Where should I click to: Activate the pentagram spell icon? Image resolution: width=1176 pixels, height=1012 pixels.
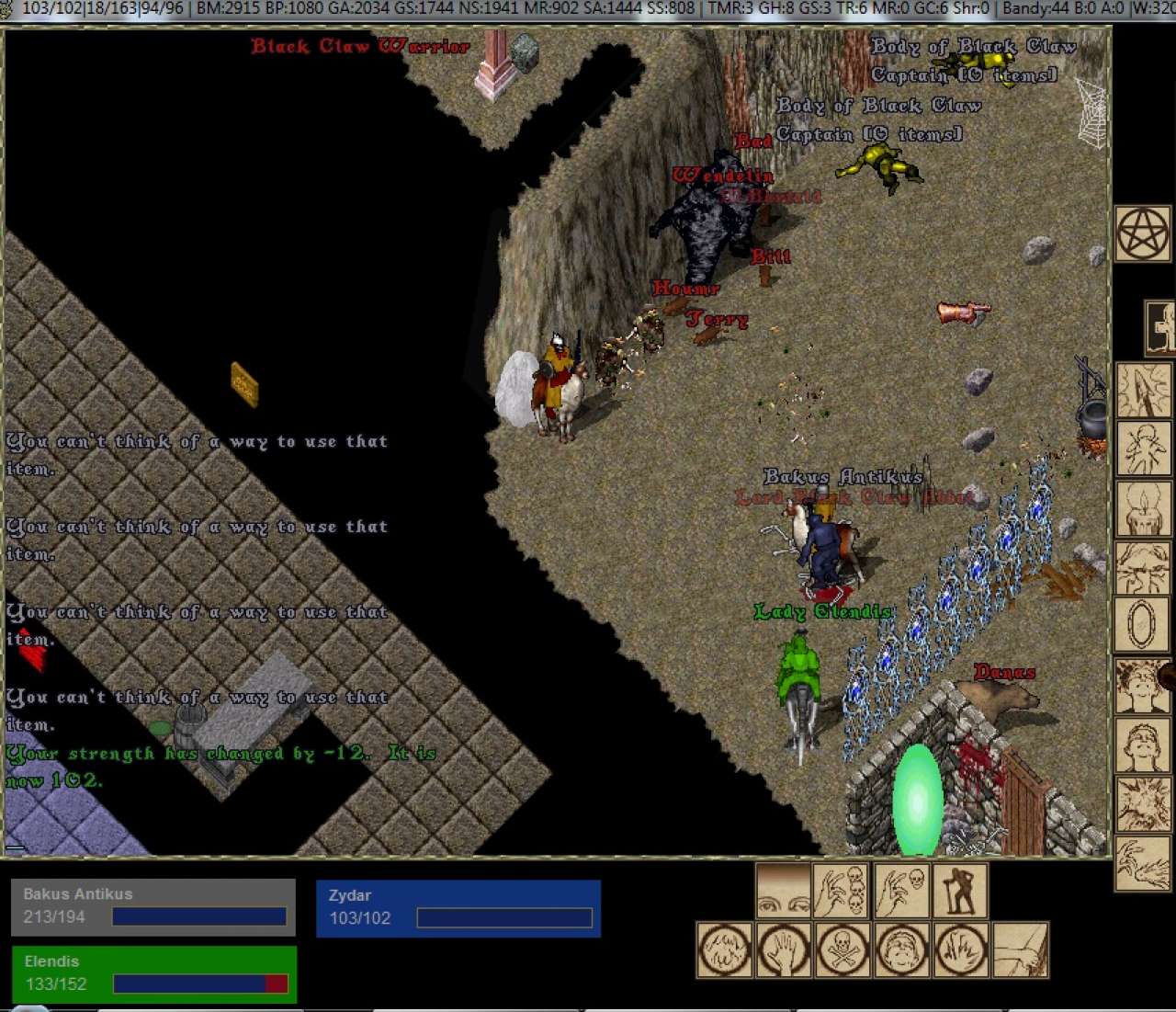(x=1142, y=234)
